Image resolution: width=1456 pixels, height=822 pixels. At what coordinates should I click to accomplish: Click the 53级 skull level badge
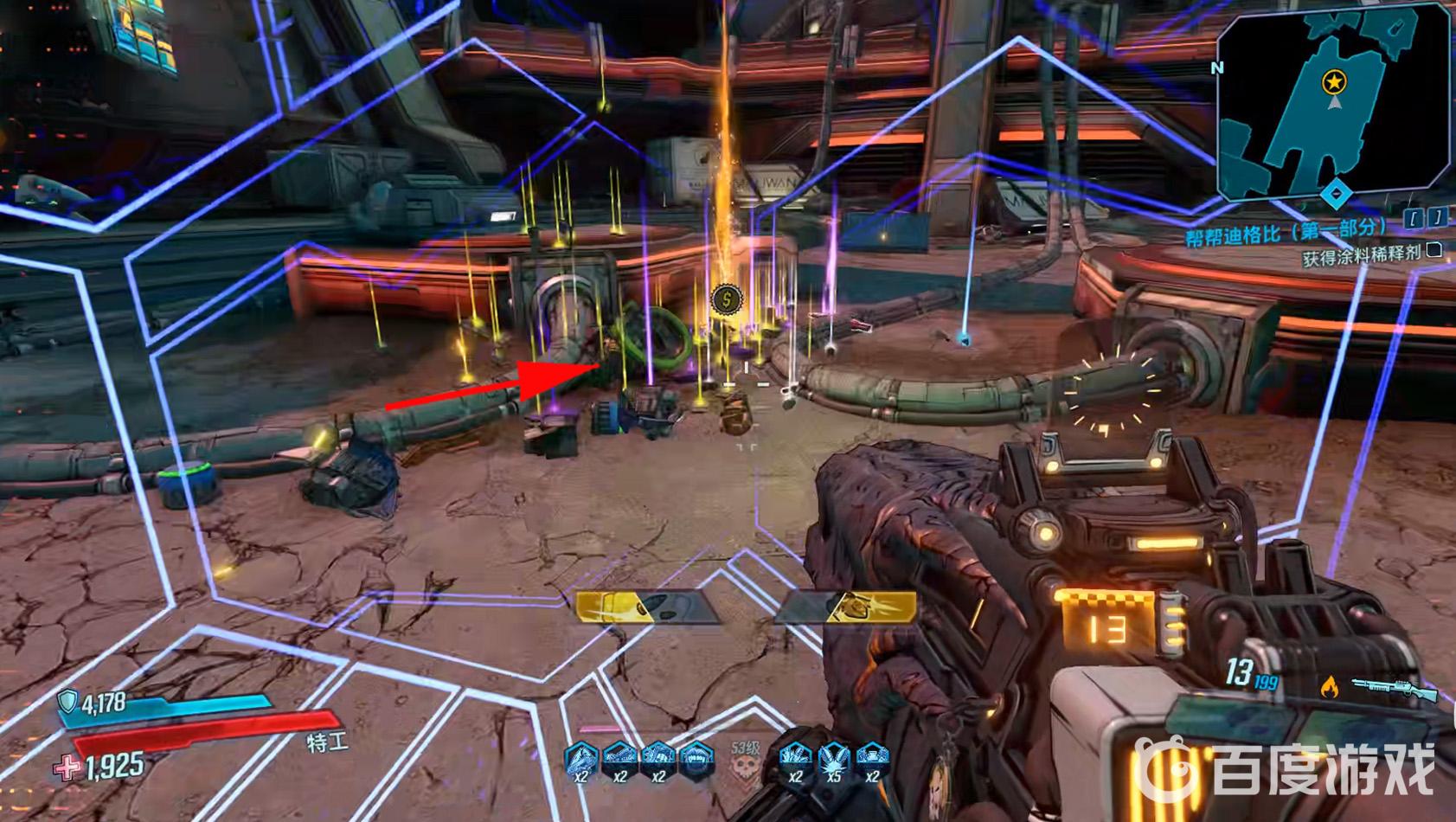pyautogui.click(x=745, y=760)
